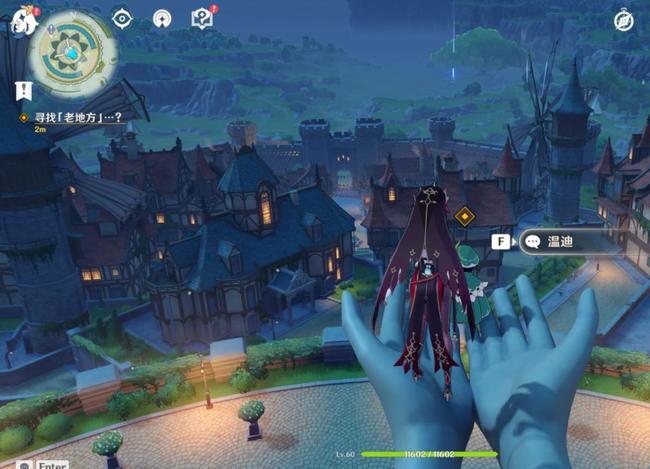Open the compass events icon
The height and width of the screenshot is (469, 650).
point(625,20)
